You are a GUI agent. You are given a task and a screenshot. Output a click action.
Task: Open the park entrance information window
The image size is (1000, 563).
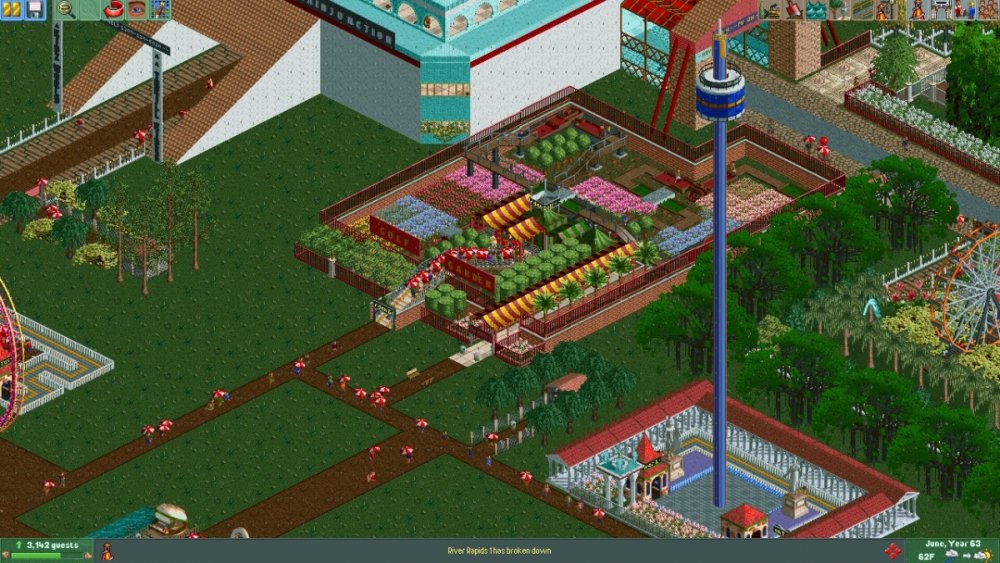[941, 10]
